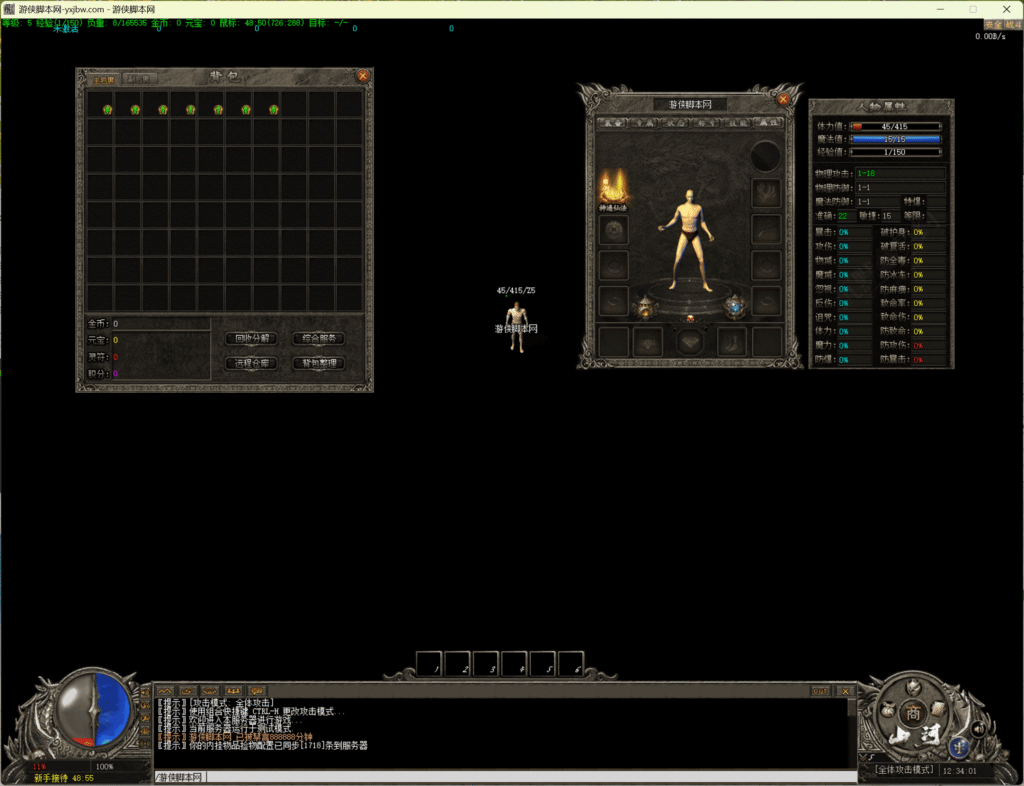Screen dimensions: 1024x786
Task: Switch to the 主包裹 main bag tab
Action: click(104, 78)
